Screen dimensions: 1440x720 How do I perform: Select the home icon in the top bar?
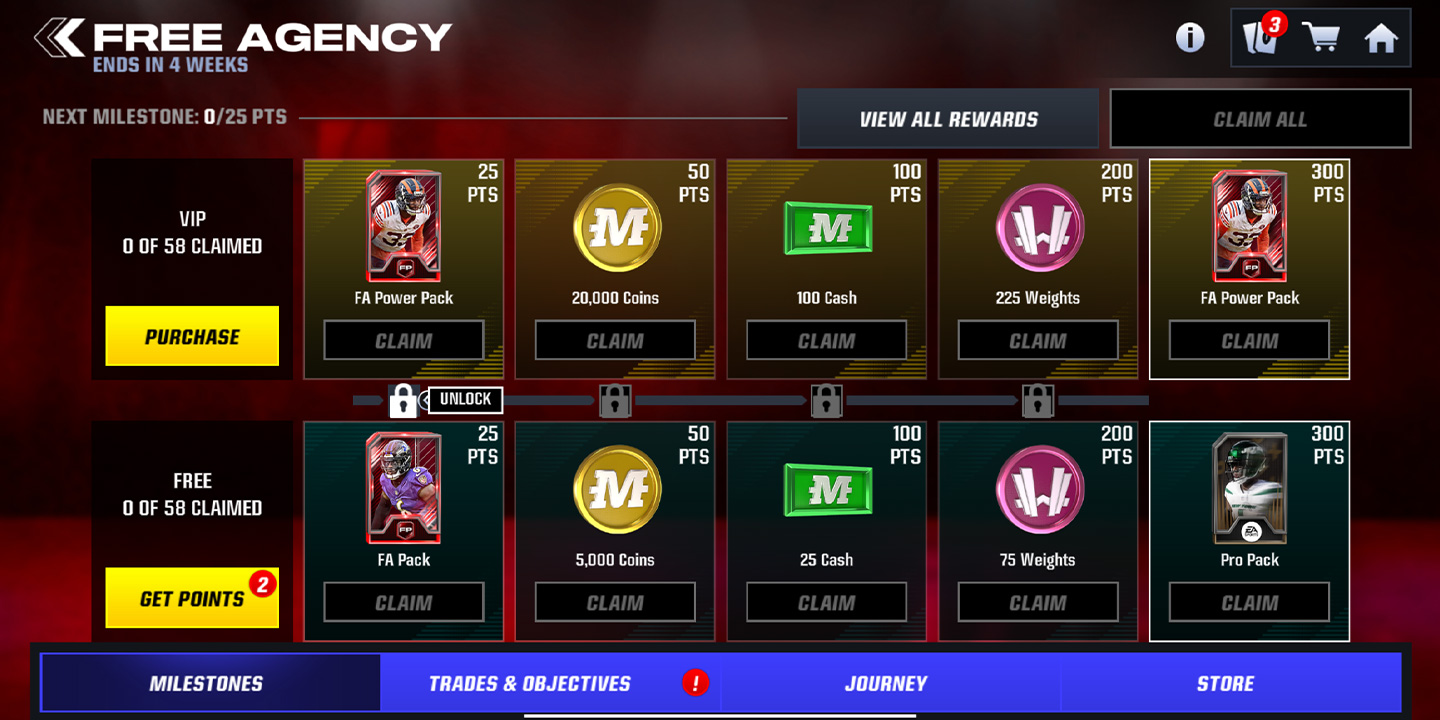click(1383, 37)
